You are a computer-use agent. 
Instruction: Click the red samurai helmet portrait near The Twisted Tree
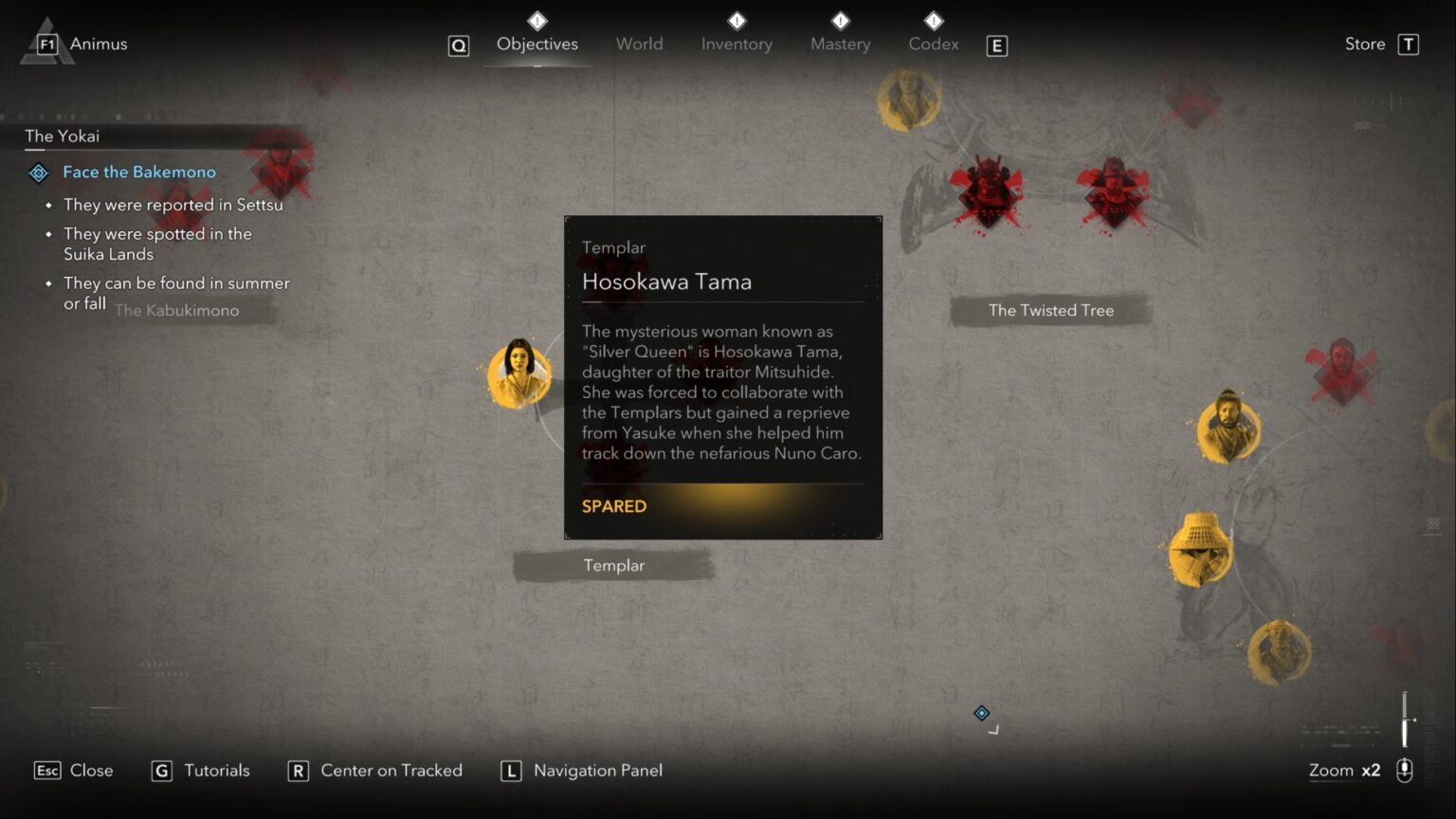pos(989,186)
